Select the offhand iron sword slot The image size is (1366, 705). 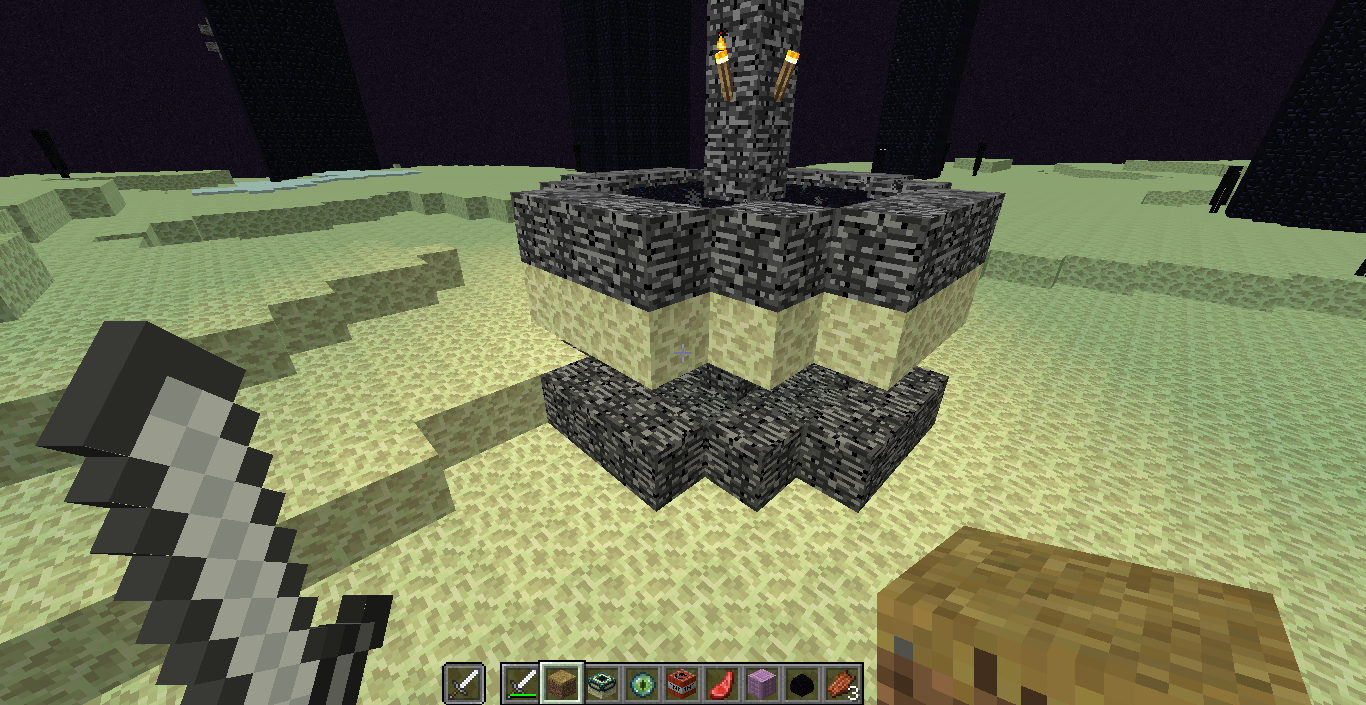[x=465, y=684]
